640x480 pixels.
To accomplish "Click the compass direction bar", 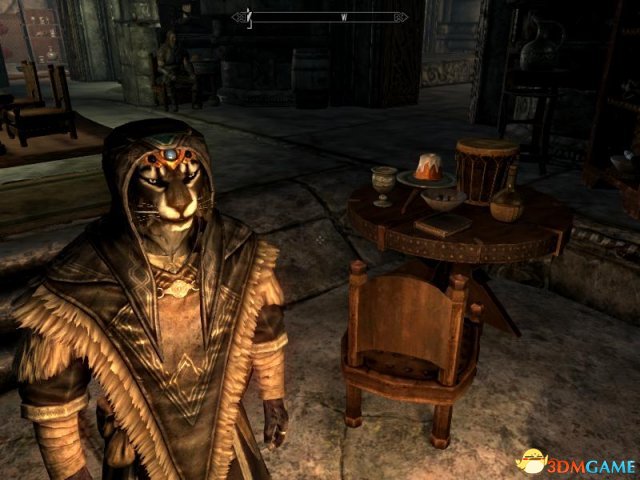I will pos(321,16).
